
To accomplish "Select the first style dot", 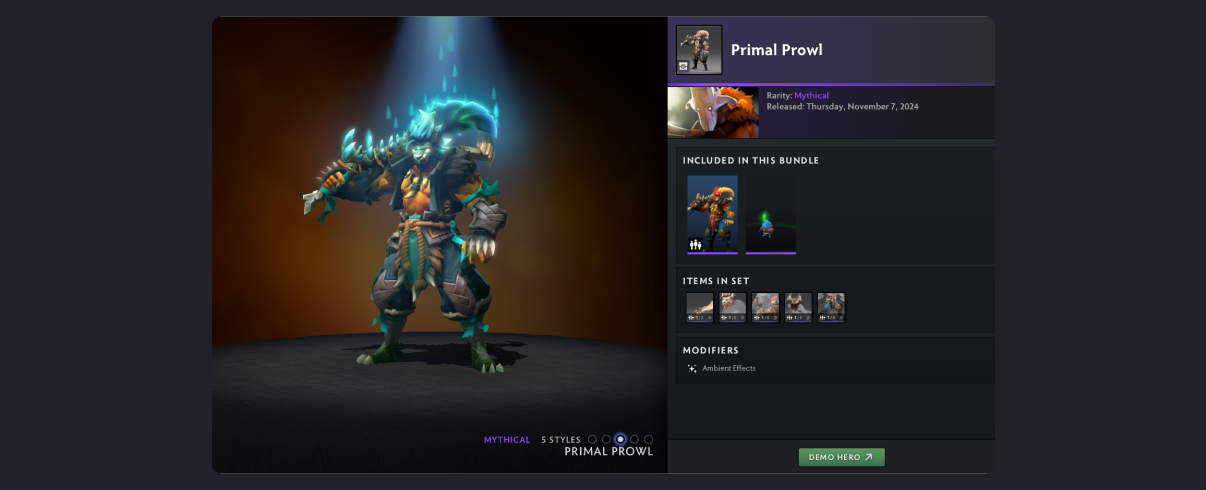I will 592,439.
